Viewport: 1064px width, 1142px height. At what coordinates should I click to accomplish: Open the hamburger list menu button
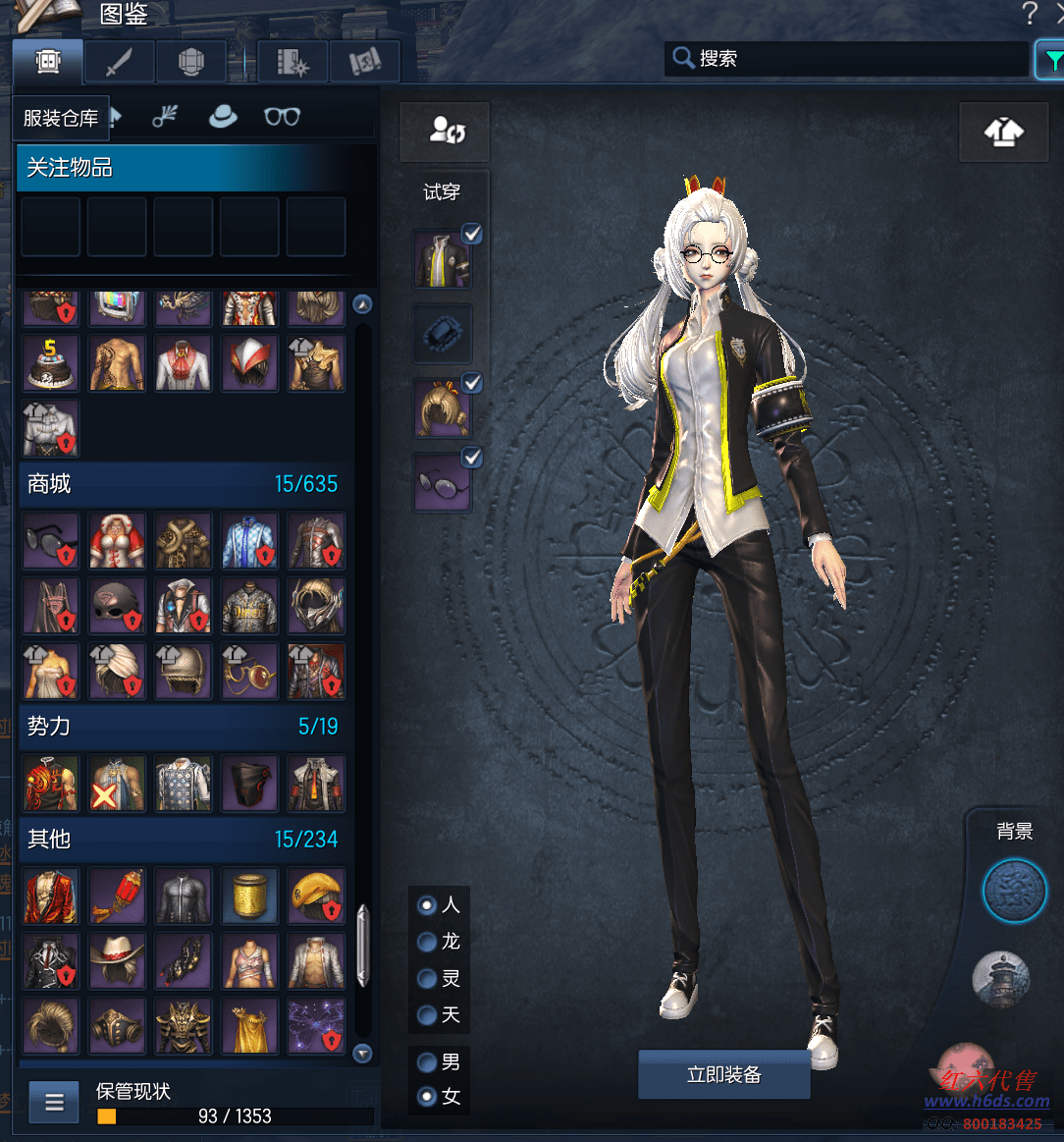pos(54,1102)
